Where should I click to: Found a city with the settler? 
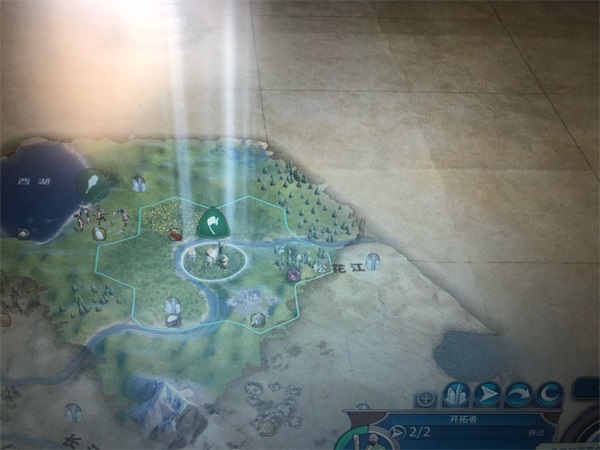[x=456, y=394]
